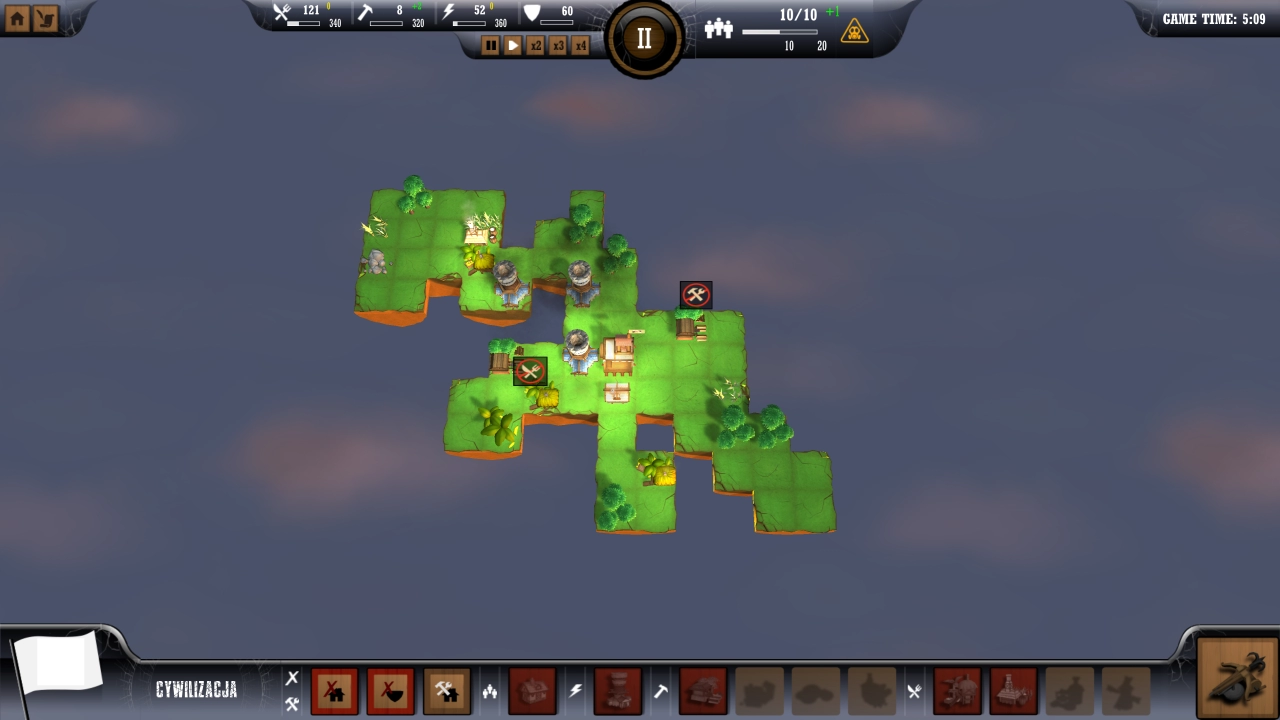Click the shield defense icon

pyautogui.click(x=533, y=13)
